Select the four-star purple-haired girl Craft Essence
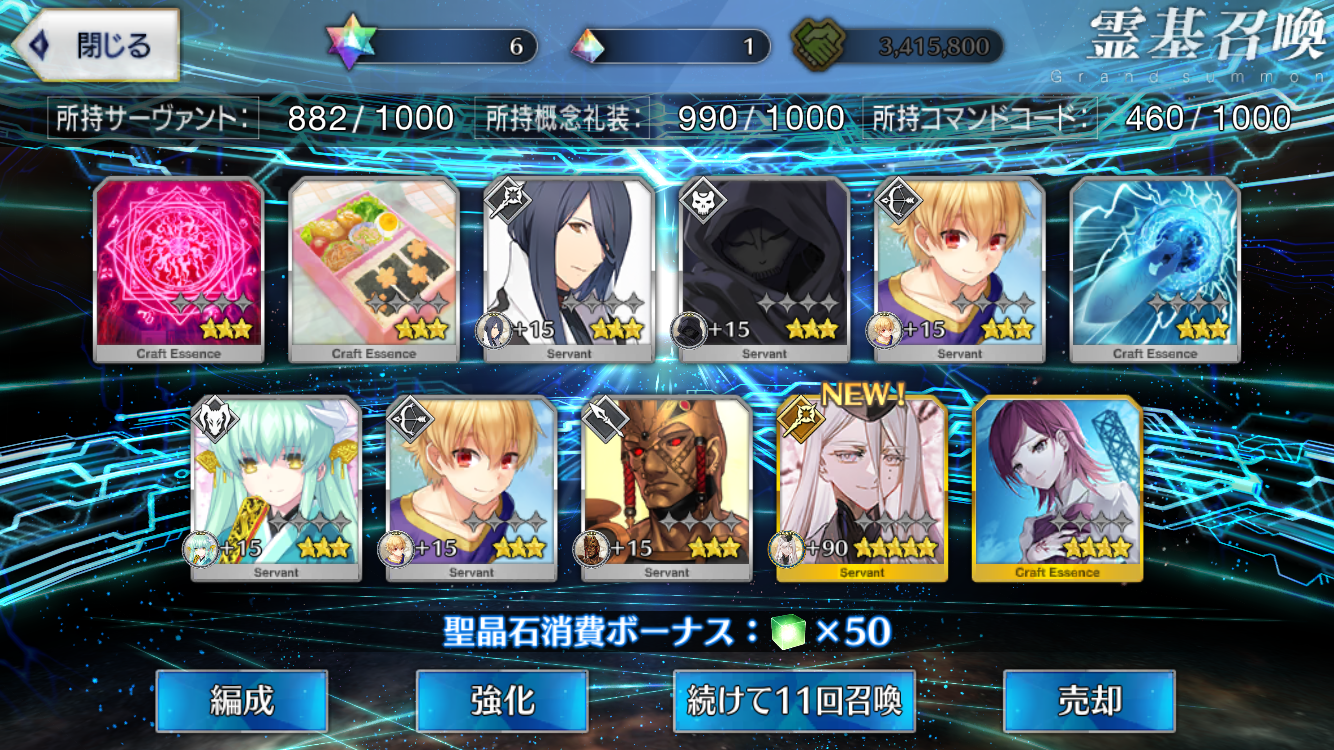1334x750 pixels. point(1057,488)
